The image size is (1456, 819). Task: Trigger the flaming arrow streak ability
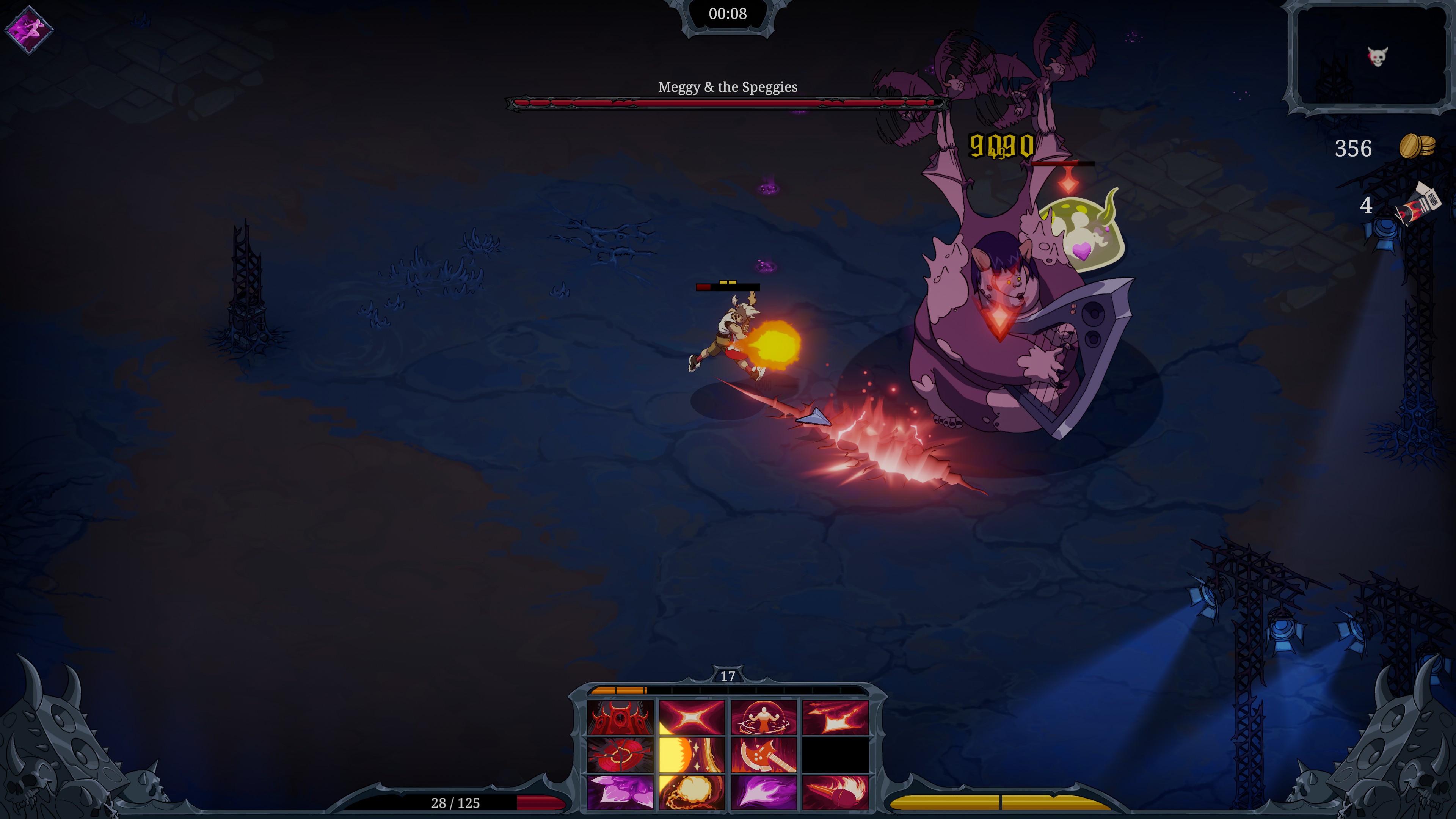[835, 718]
